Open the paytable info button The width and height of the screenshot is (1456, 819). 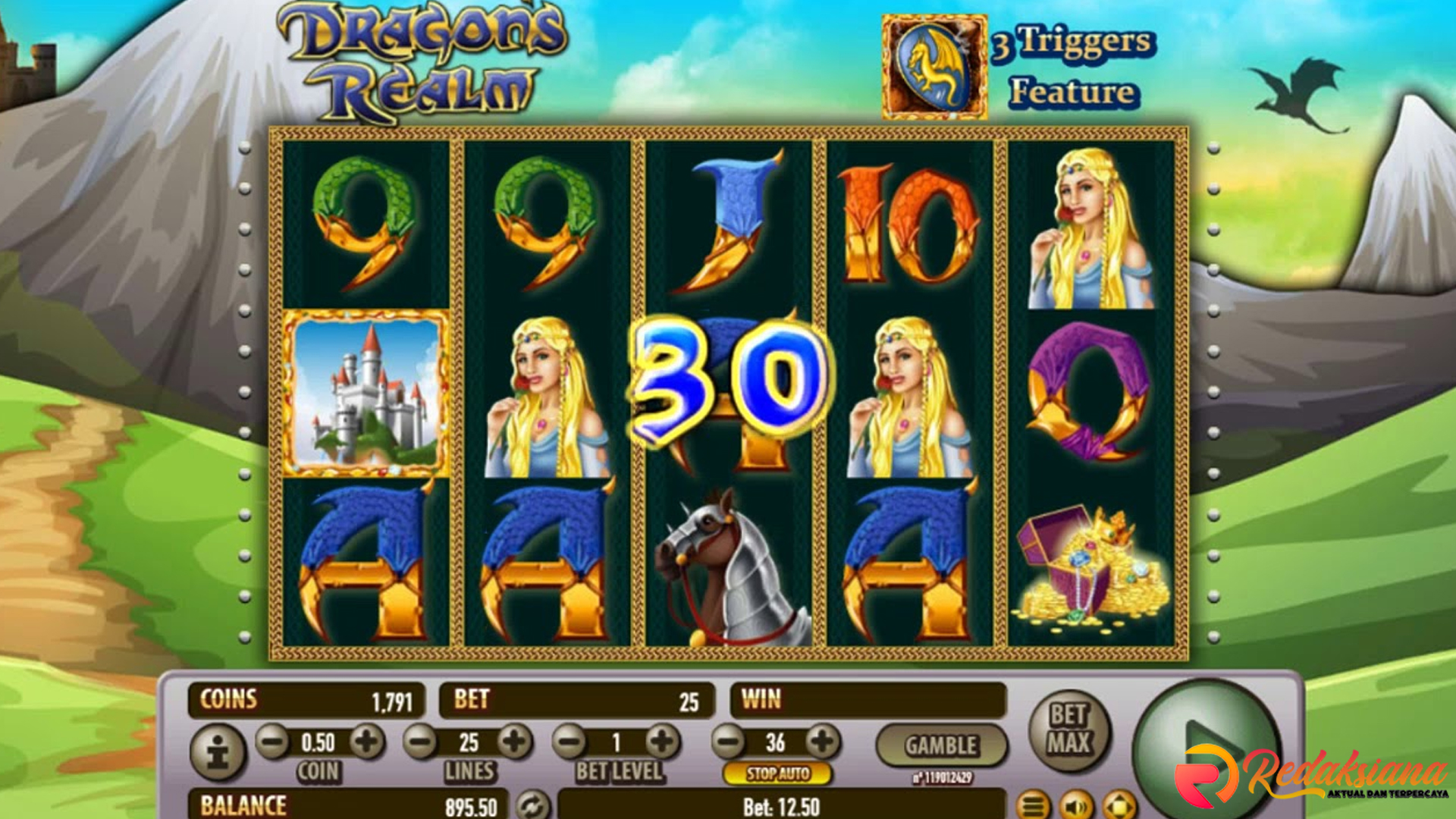(218, 753)
